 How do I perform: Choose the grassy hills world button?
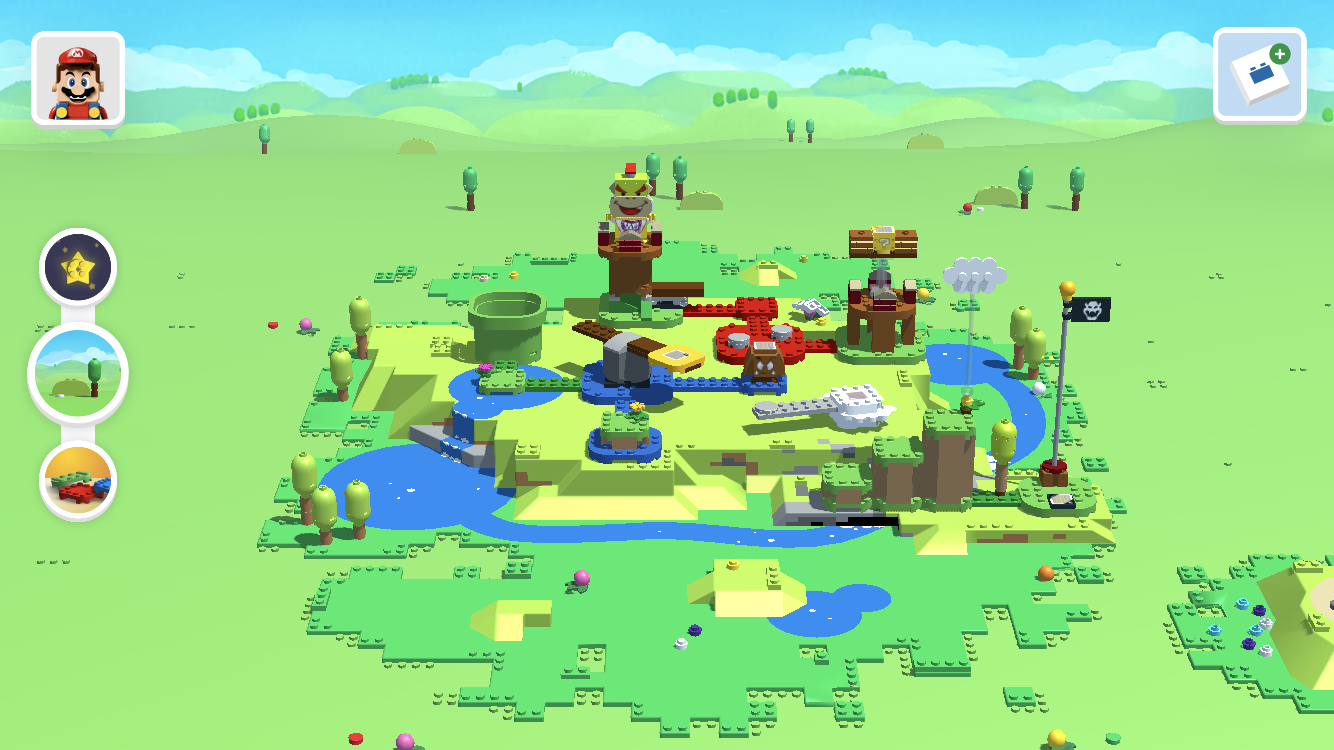[x=78, y=373]
